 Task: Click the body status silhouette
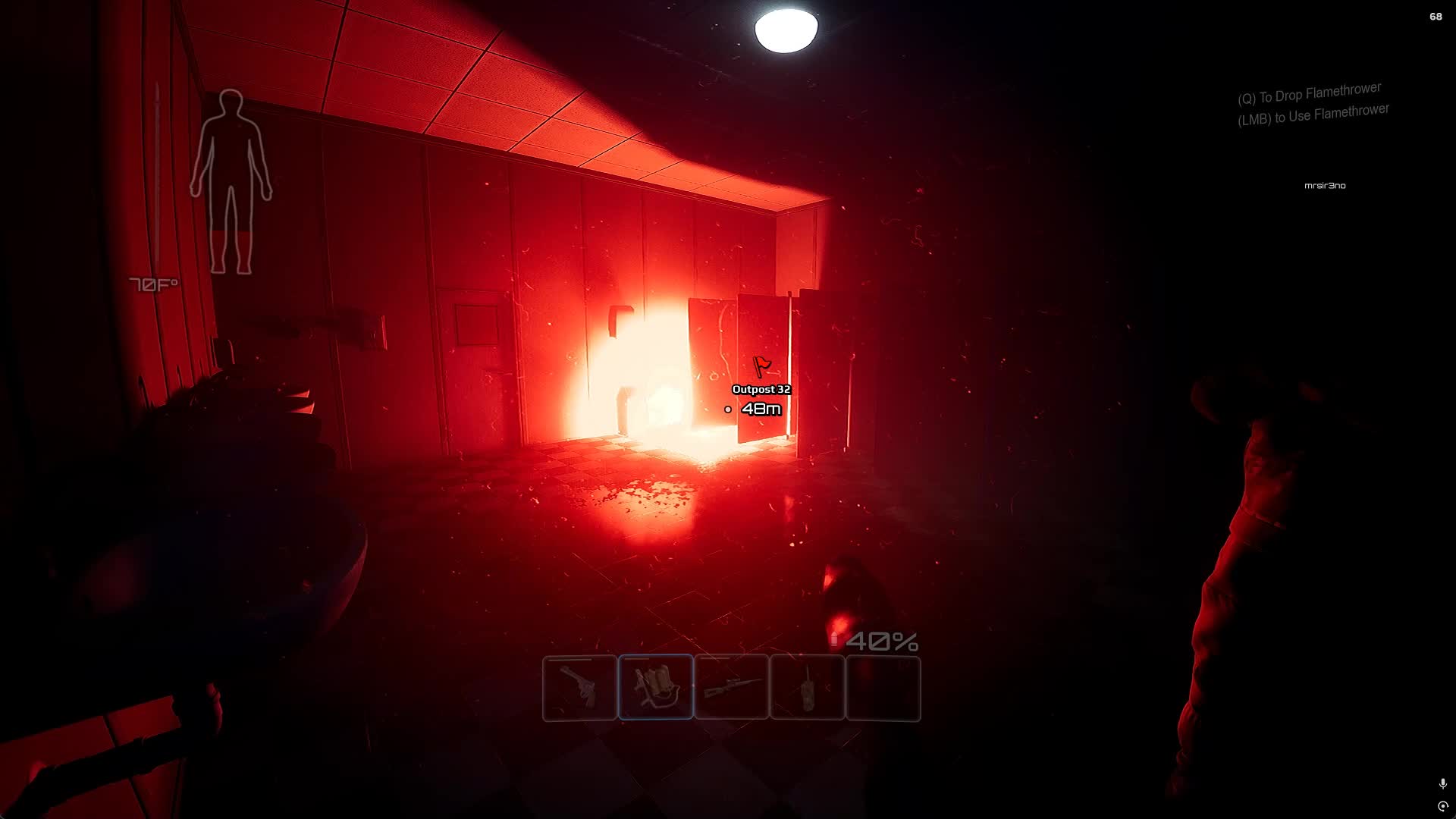click(x=231, y=182)
